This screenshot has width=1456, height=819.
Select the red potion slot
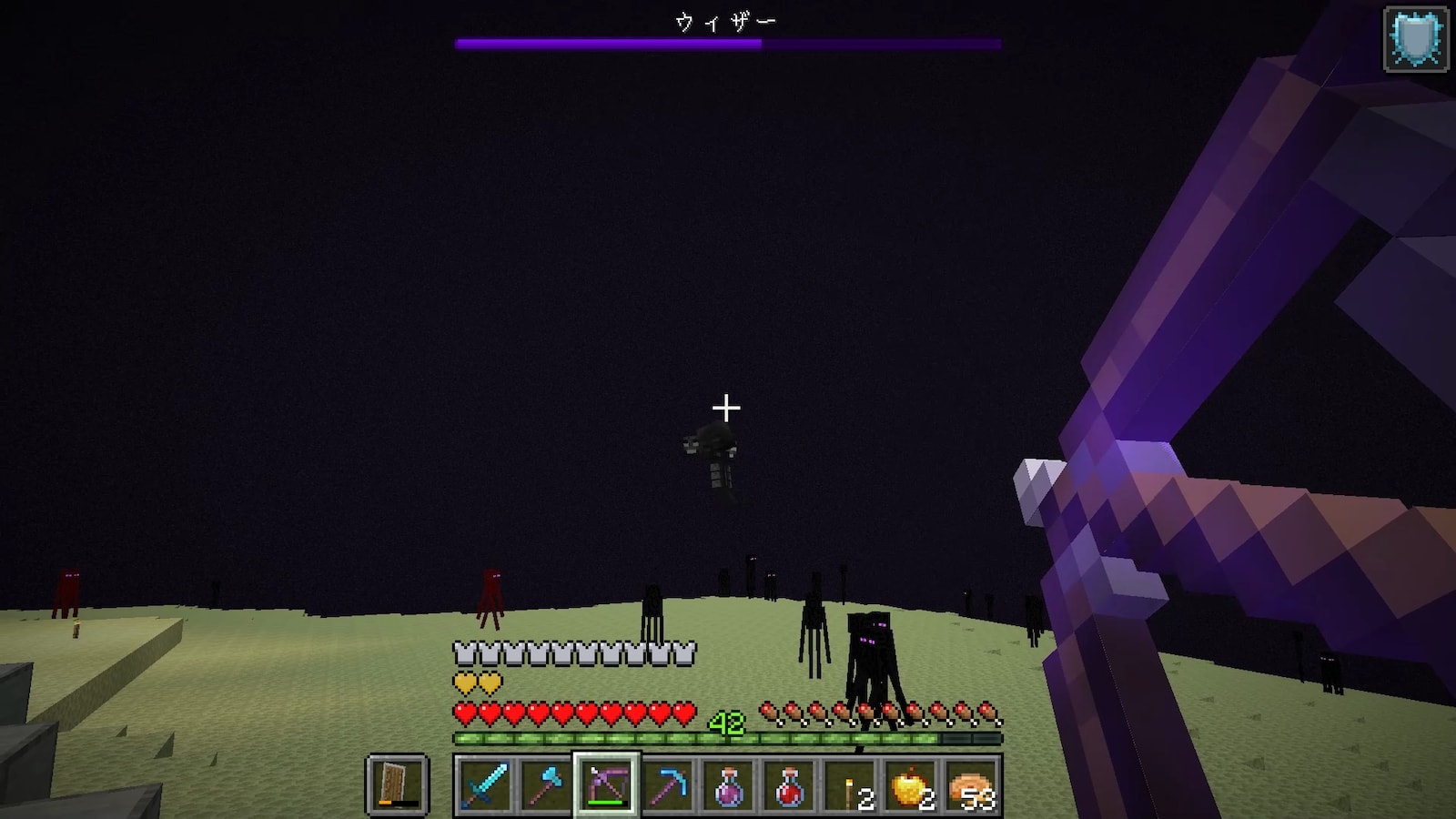[x=789, y=784]
